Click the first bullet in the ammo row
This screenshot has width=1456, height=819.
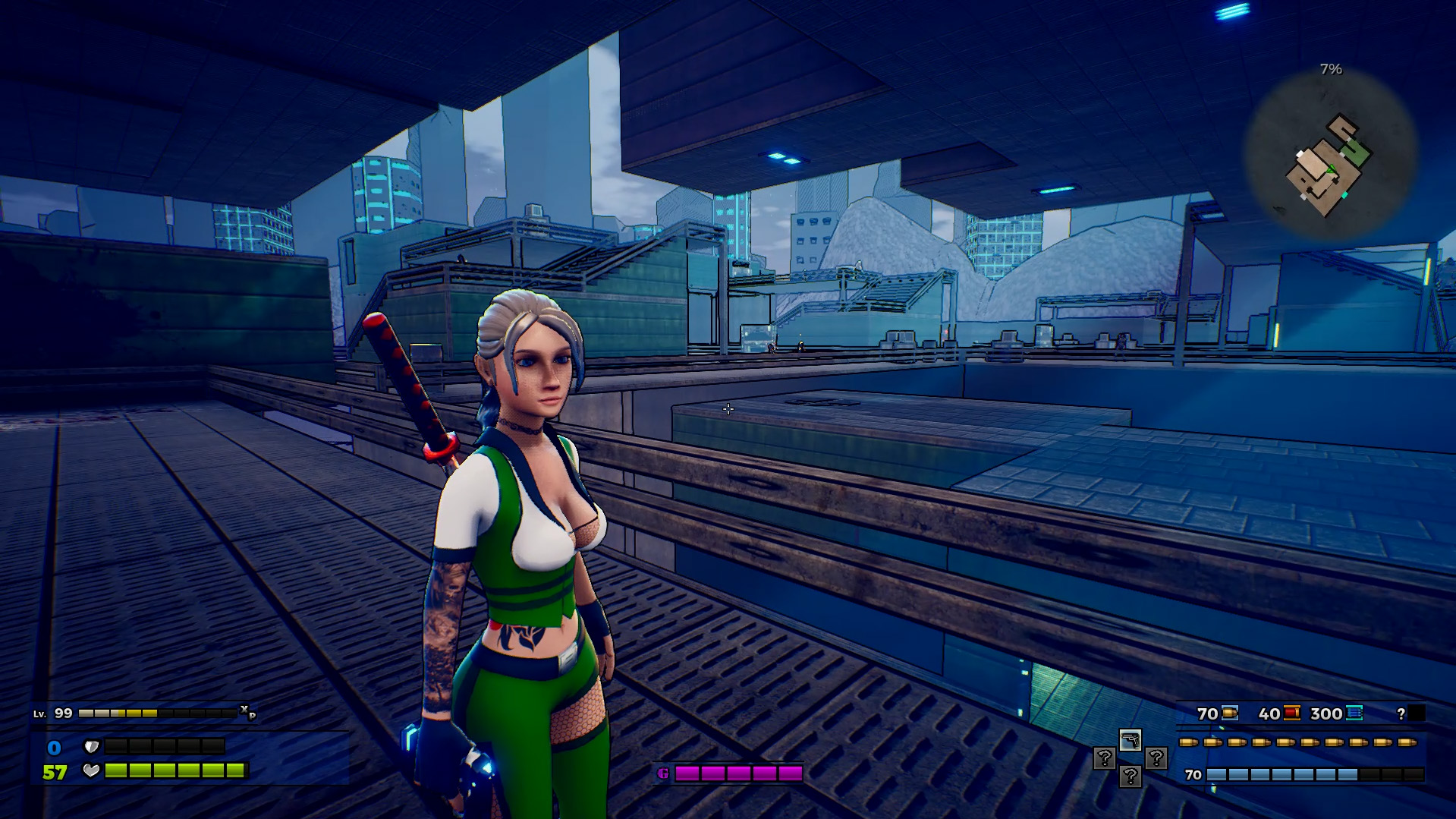coord(1188,742)
